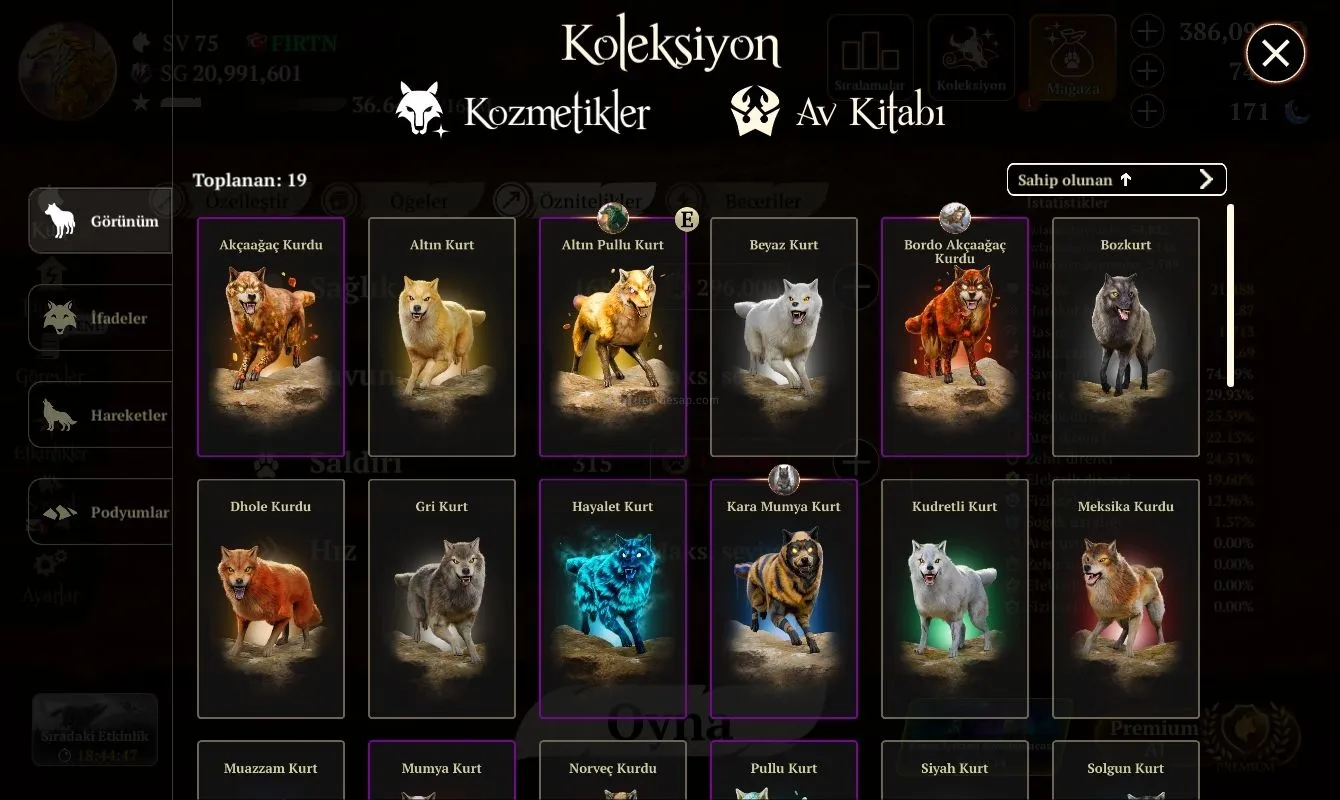Switch to the Kozmetikler tab
Screen dimensions: 1340x800
[x=523, y=112]
